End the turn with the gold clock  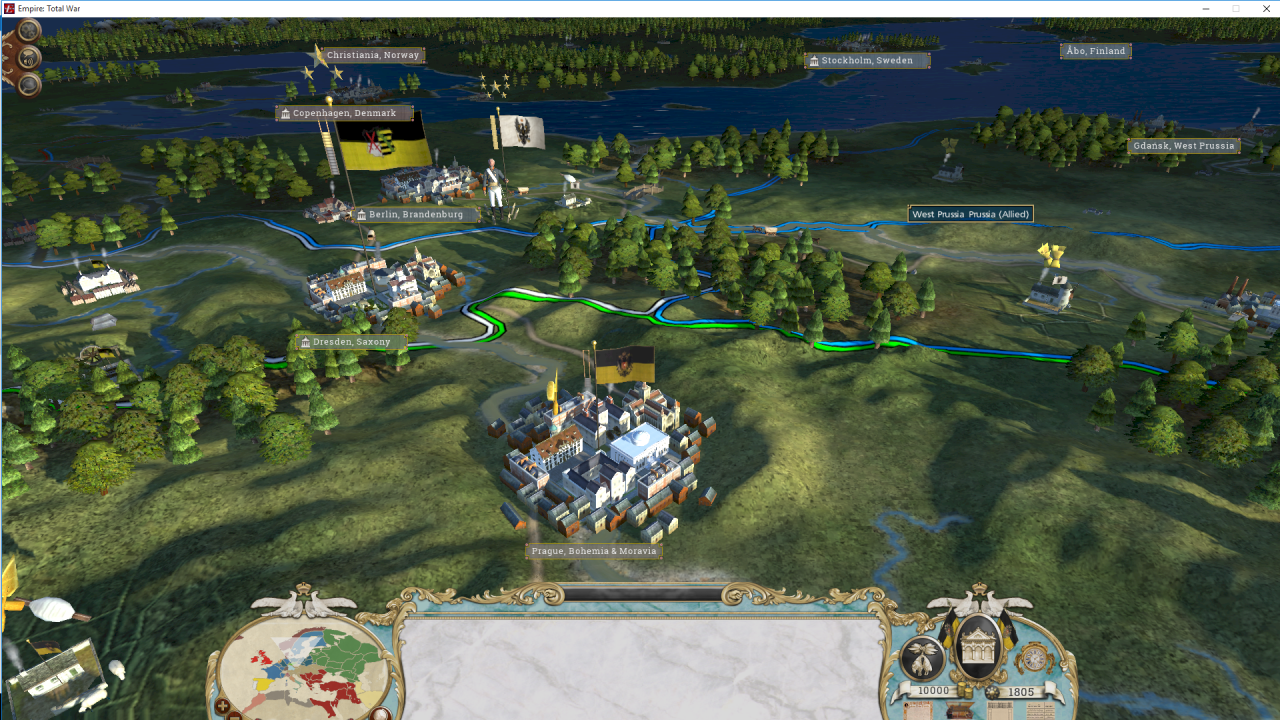[x=1034, y=658]
